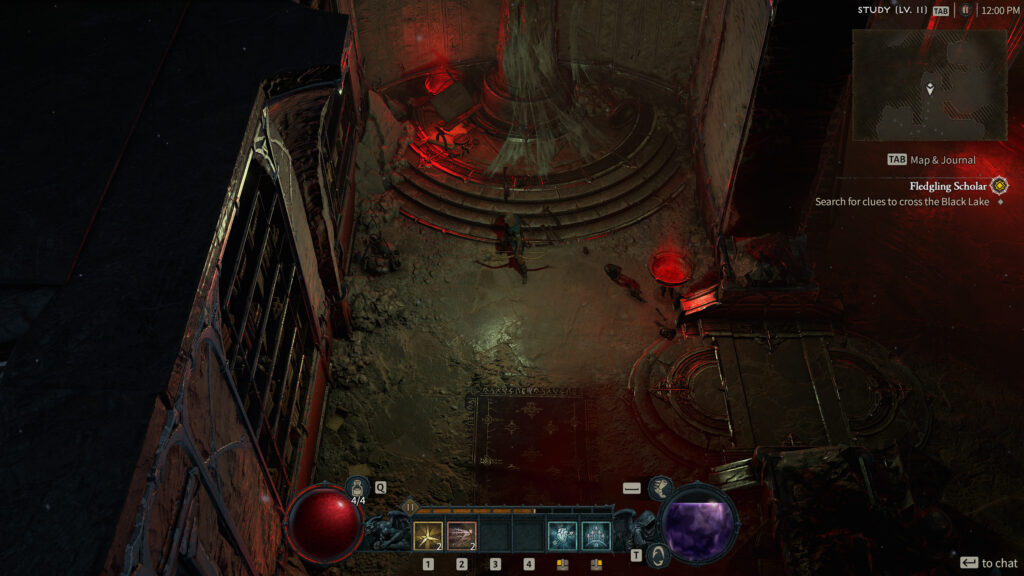
Task: Trigger the teal heart skill icon
Action: (562, 537)
